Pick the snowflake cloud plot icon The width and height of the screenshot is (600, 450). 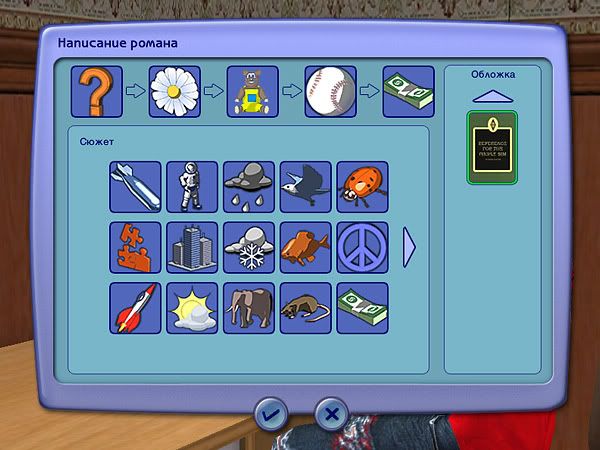coord(248,246)
